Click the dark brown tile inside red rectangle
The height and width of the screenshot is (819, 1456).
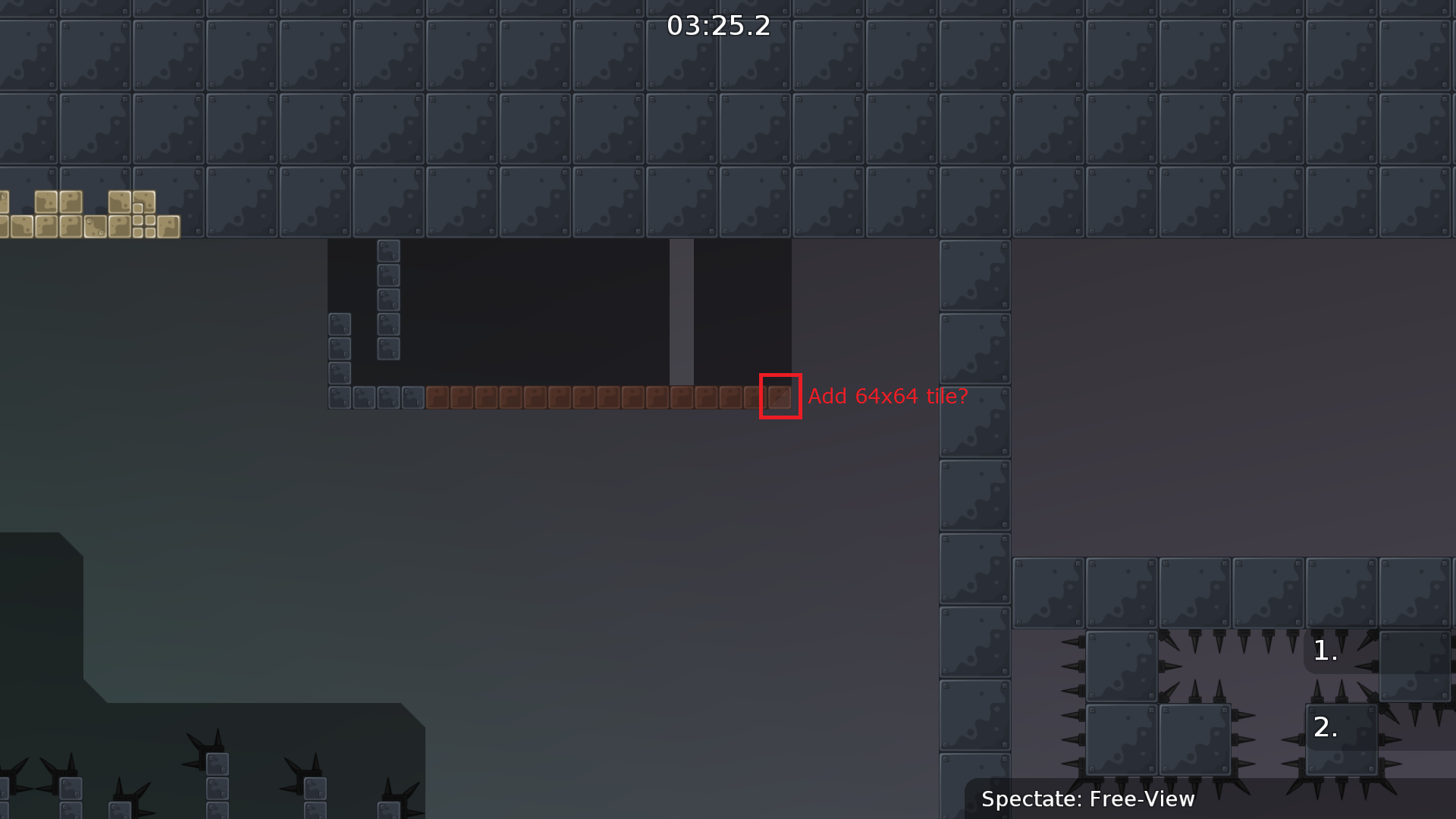780,396
